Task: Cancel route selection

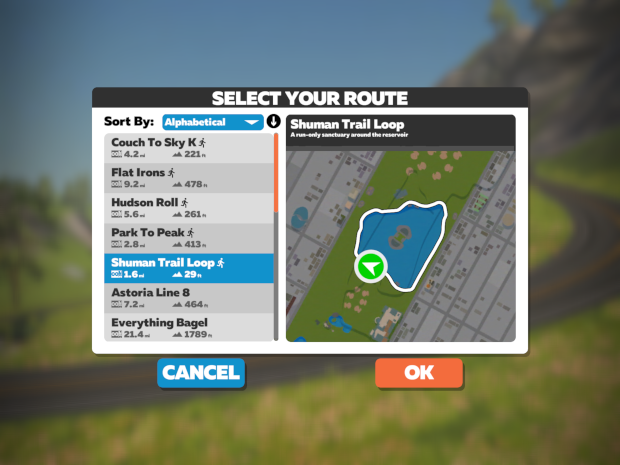Action: pyautogui.click(x=201, y=373)
